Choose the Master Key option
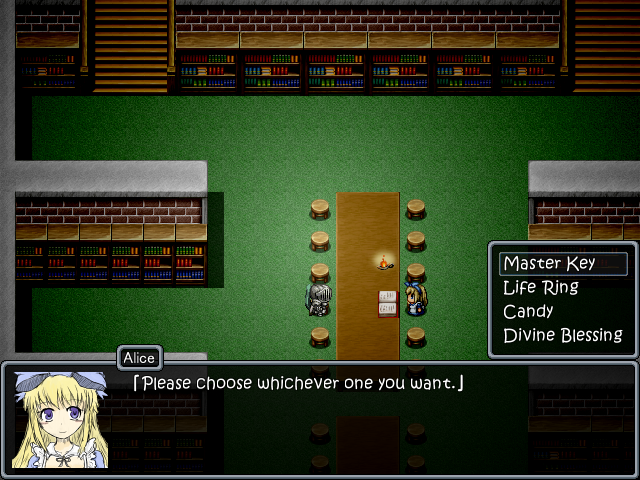 (550, 264)
